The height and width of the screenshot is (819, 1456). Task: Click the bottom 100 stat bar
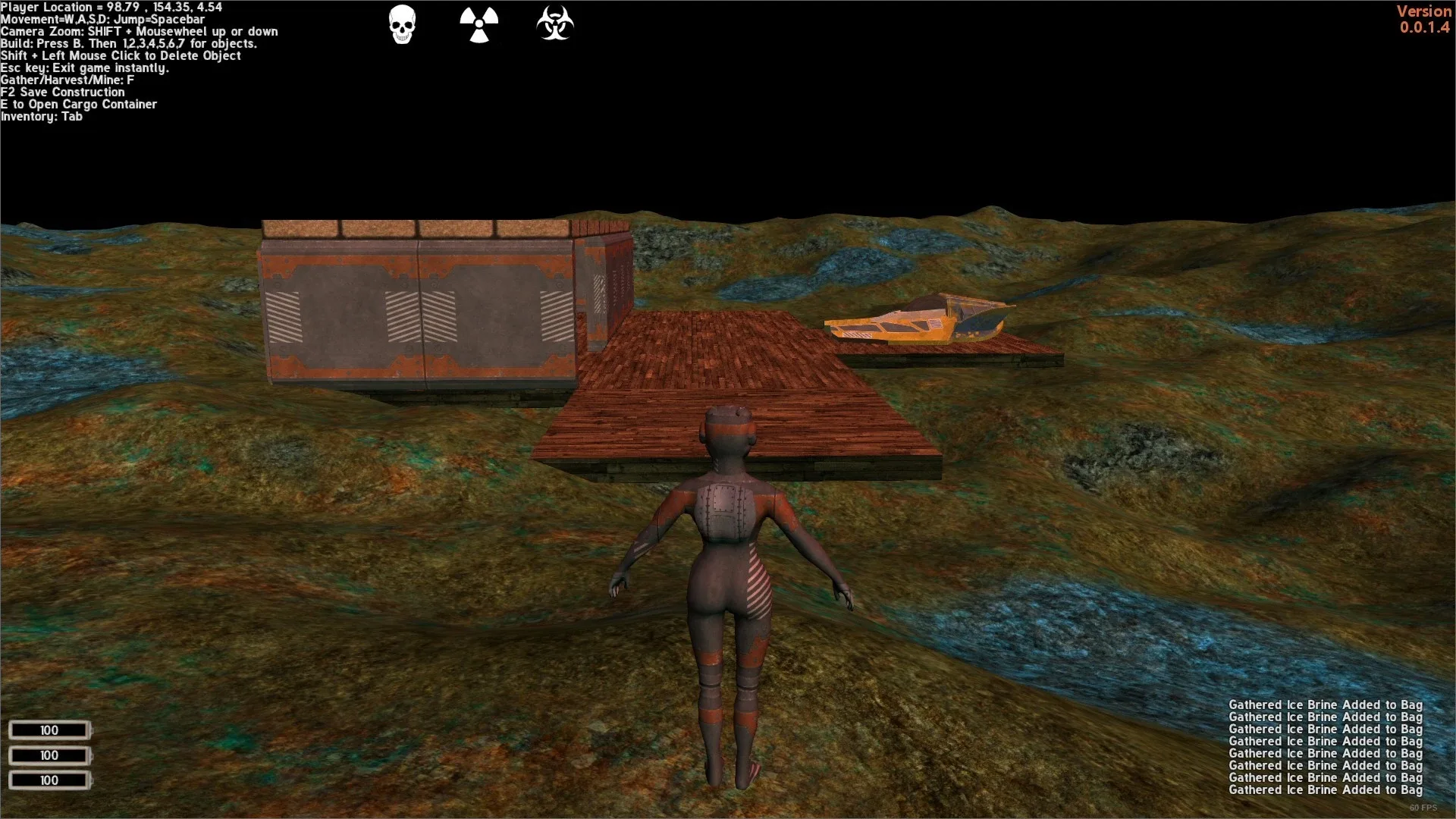[50, 780]
